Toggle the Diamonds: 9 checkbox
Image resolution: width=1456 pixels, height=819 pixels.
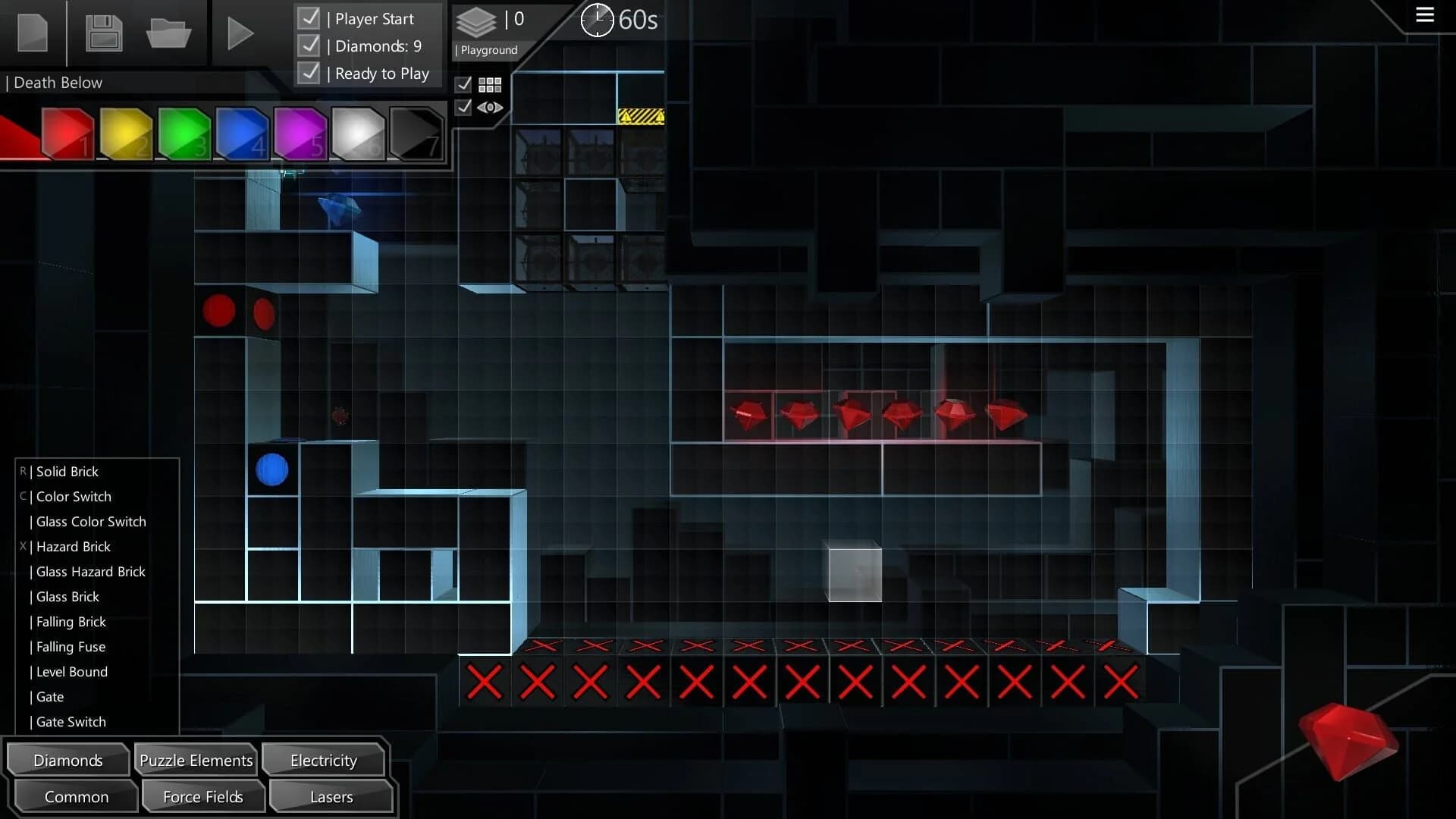309,45
